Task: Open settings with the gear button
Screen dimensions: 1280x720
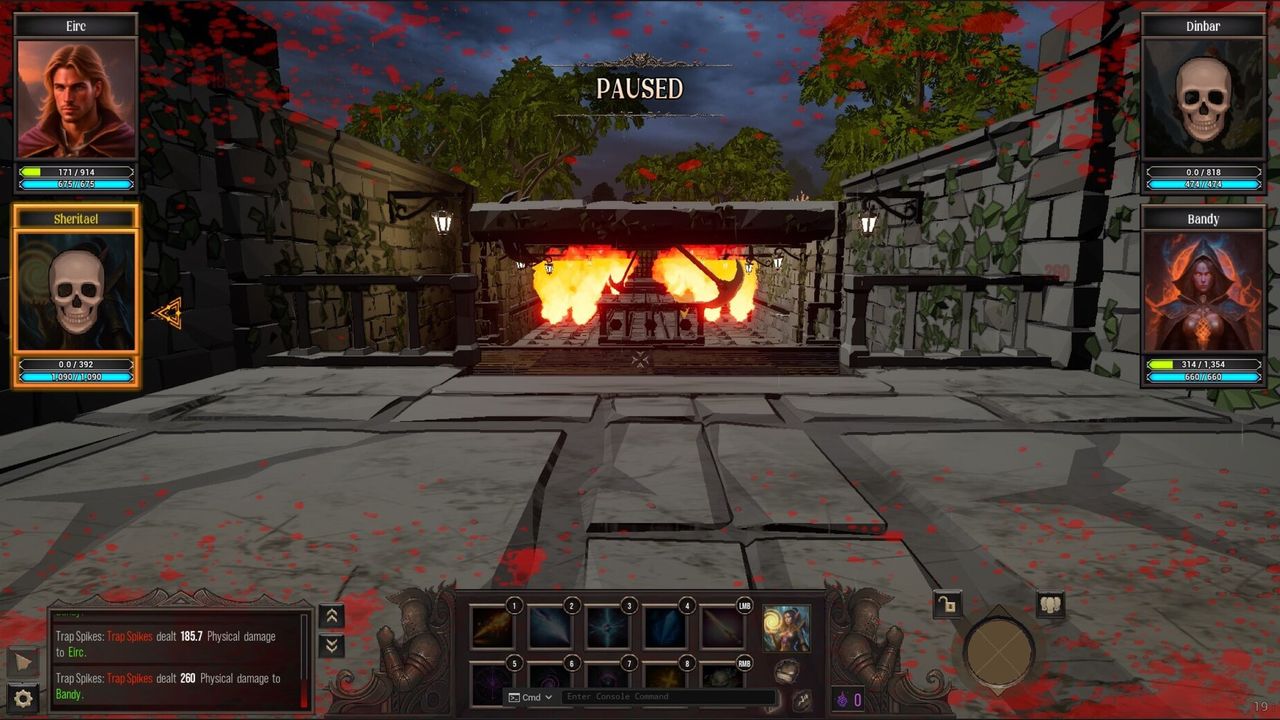Action: tap(23, 698)
